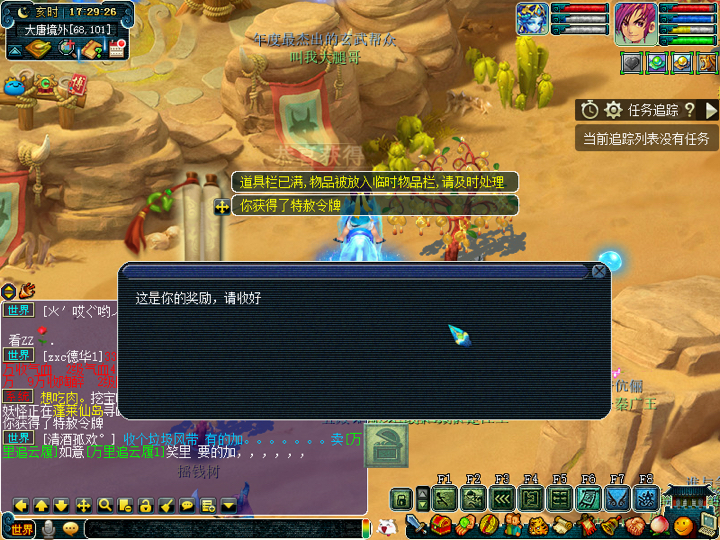The height and width of the screenshot is (540, 720).
Task: Activate the F1 skill shortcut
Action: pyautogui.click(x=445, y=498)
